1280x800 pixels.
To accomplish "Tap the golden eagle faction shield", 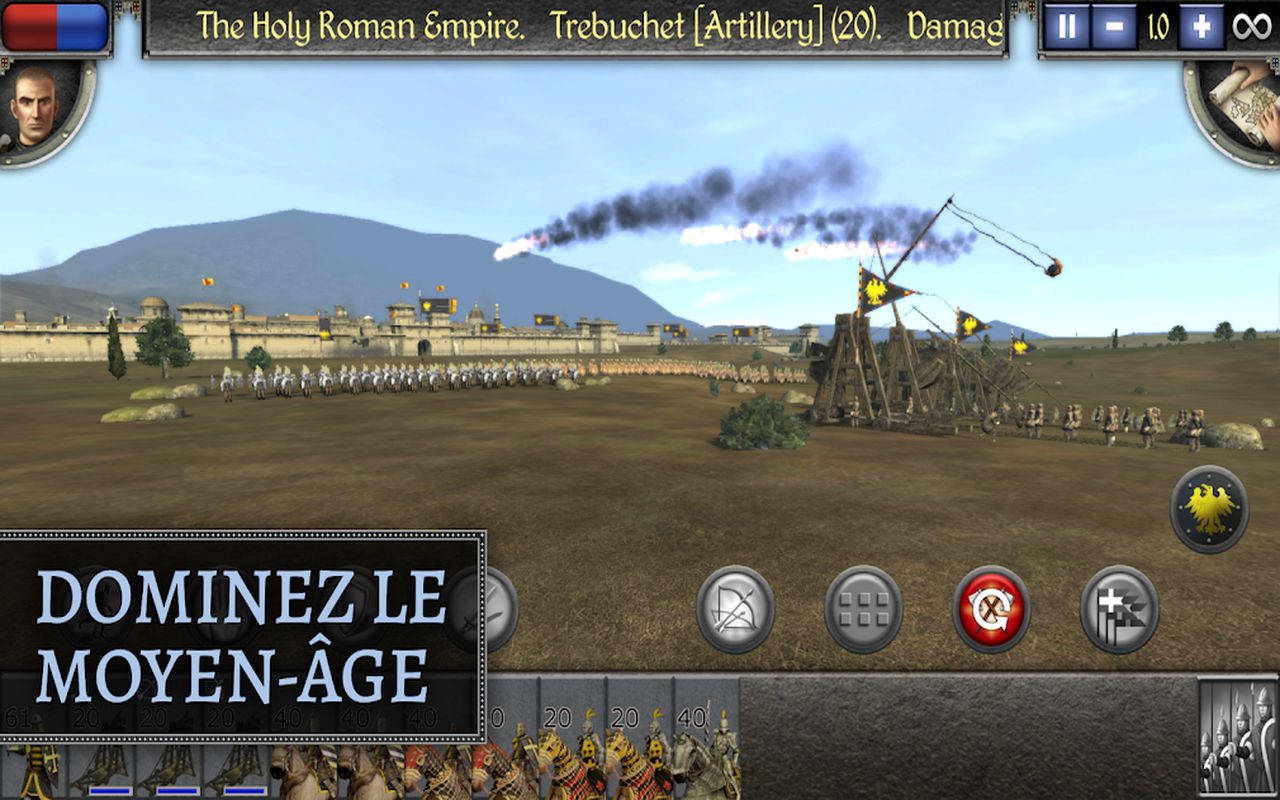I will pyautogui.click(x=1210, y=509).
